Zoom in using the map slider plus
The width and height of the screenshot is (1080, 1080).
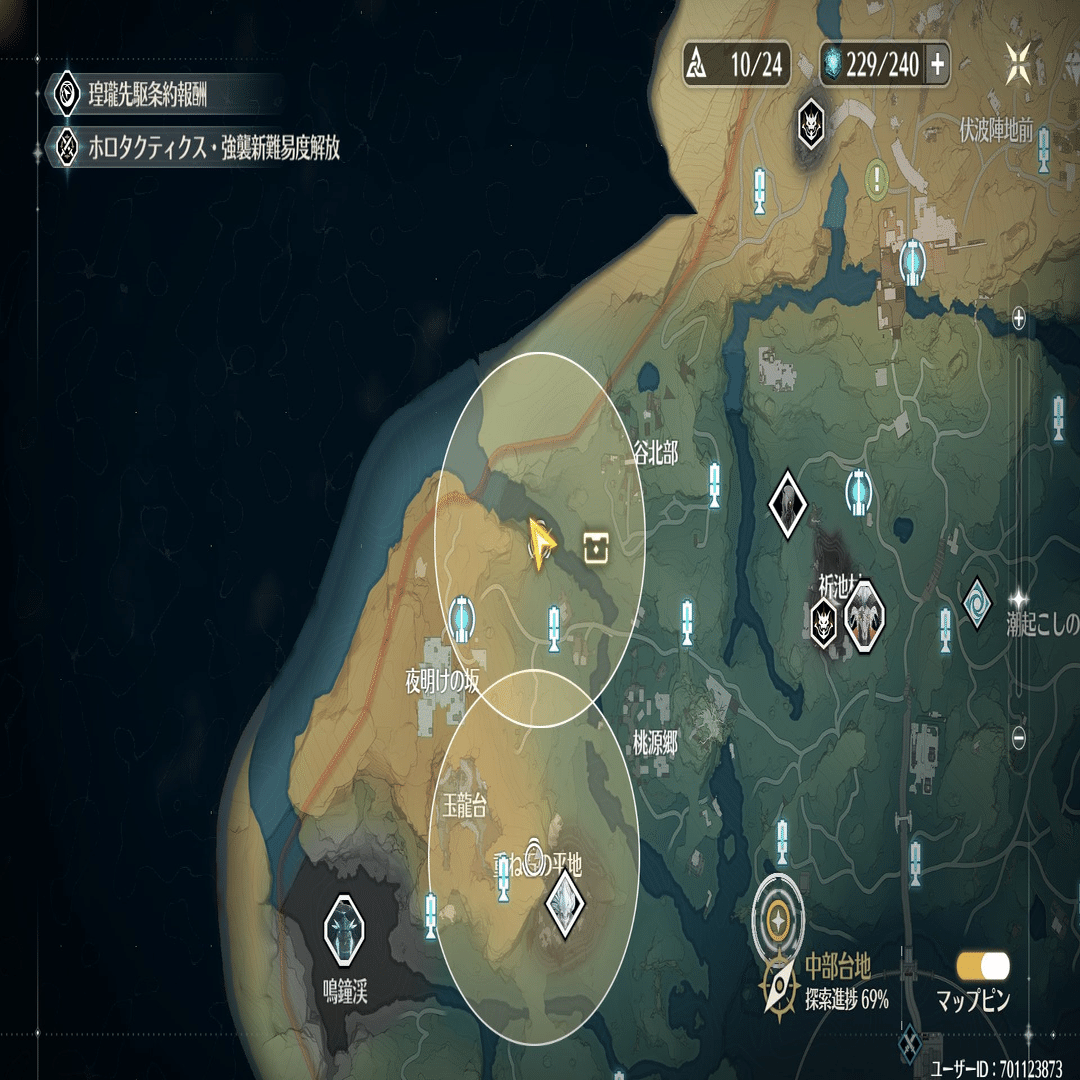point(1019,319)
